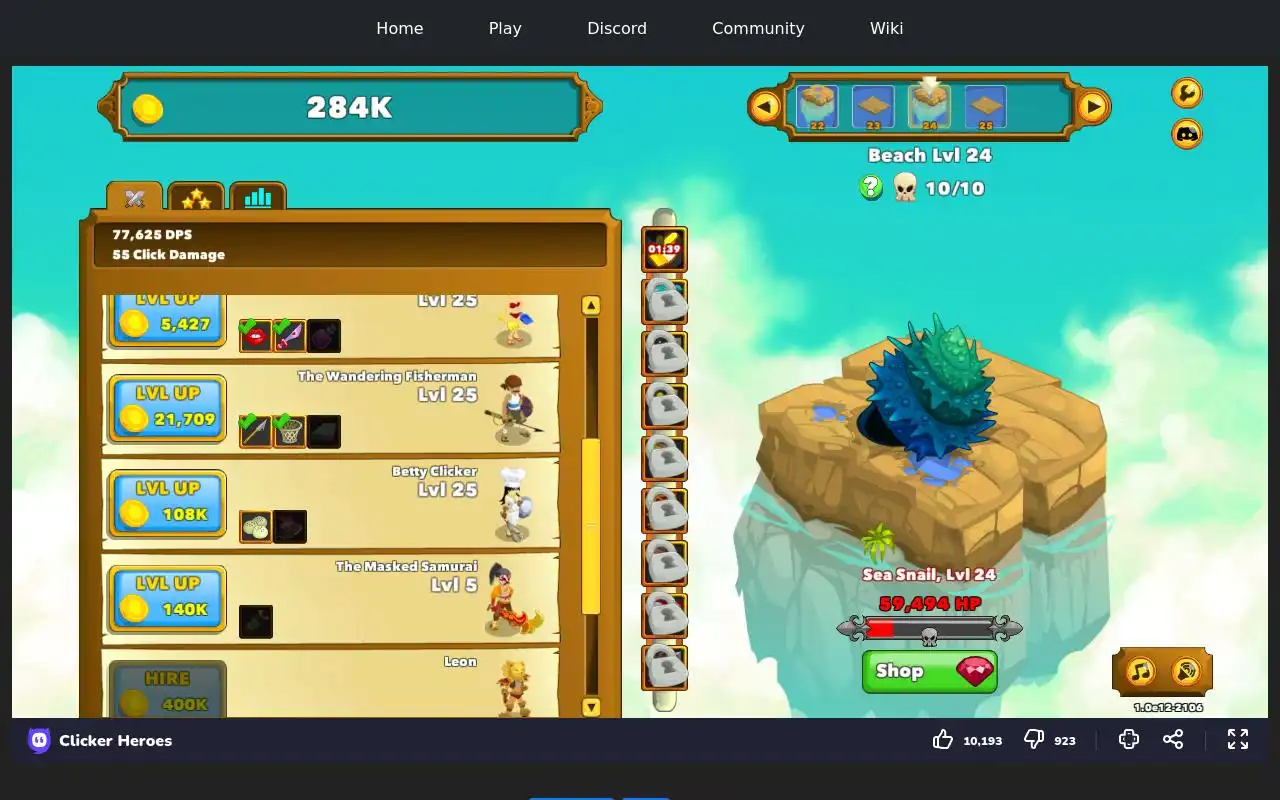This screenshot has width=1280, height=800.
Task: Select the zone 22 tile
Action: 817,106
